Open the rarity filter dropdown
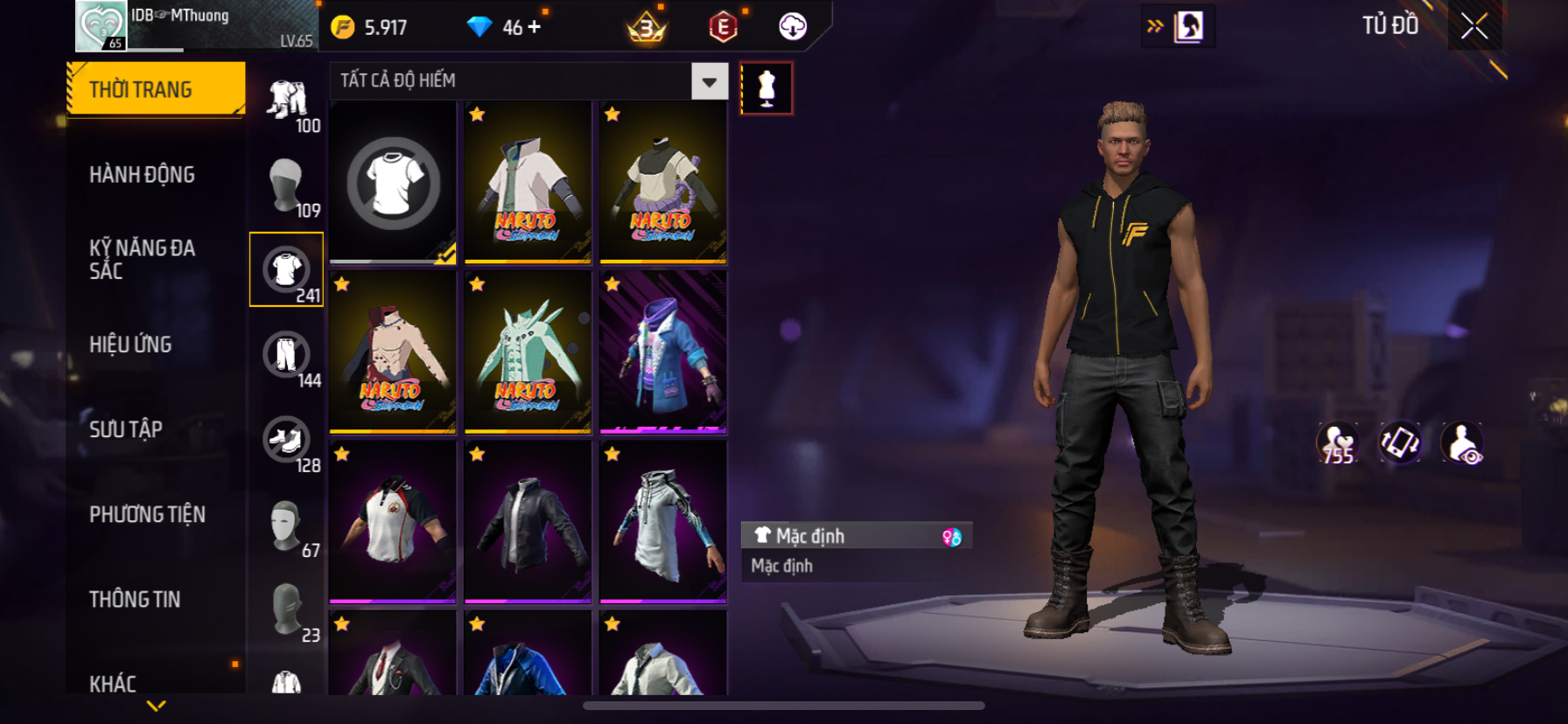 (709, 81)
